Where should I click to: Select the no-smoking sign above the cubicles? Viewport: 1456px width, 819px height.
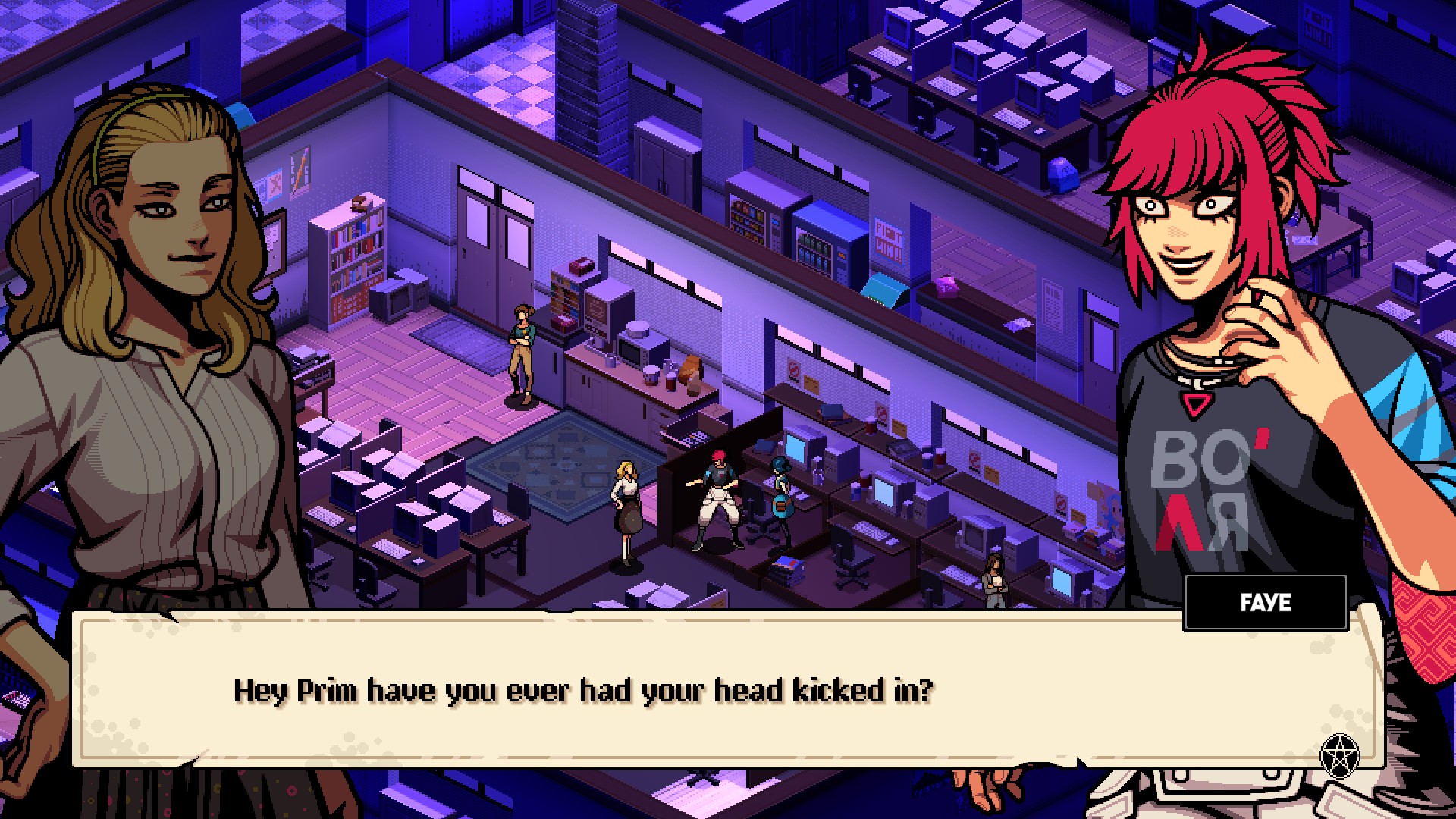click(x=974, y=459)
